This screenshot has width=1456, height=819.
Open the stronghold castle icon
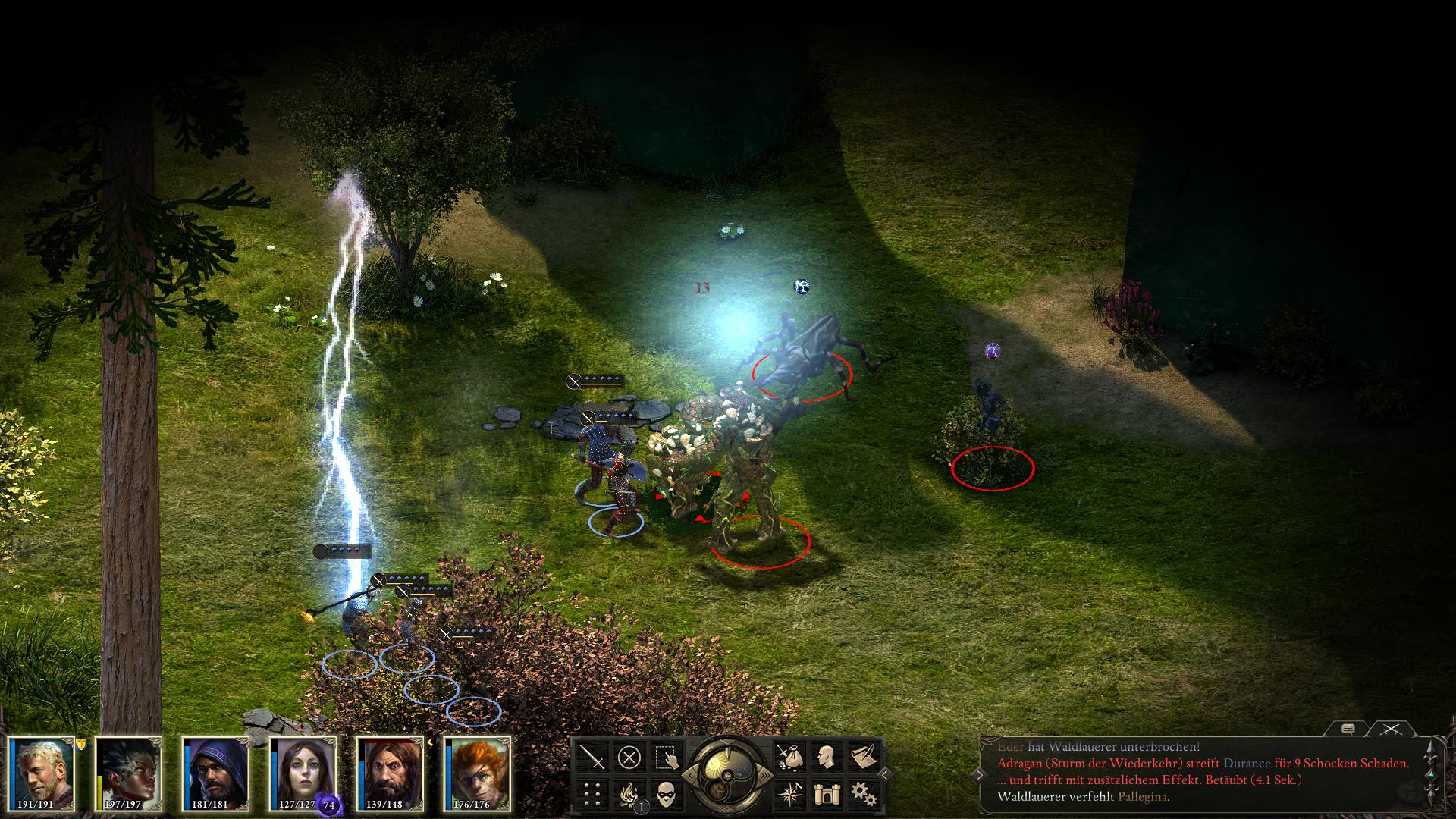pyautogui.click(x=825, y=794)
